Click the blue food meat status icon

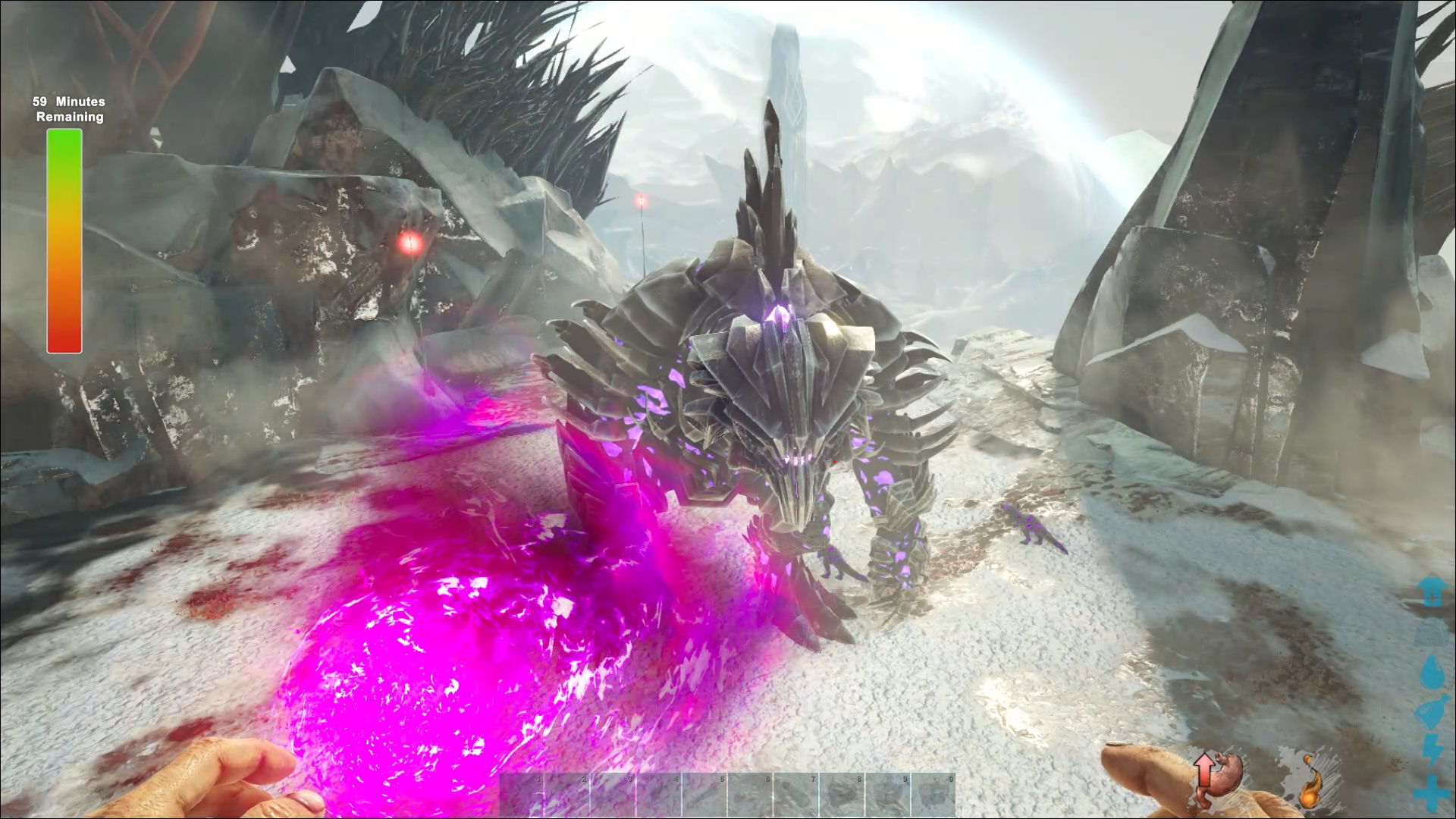(x=1431, y=713)
